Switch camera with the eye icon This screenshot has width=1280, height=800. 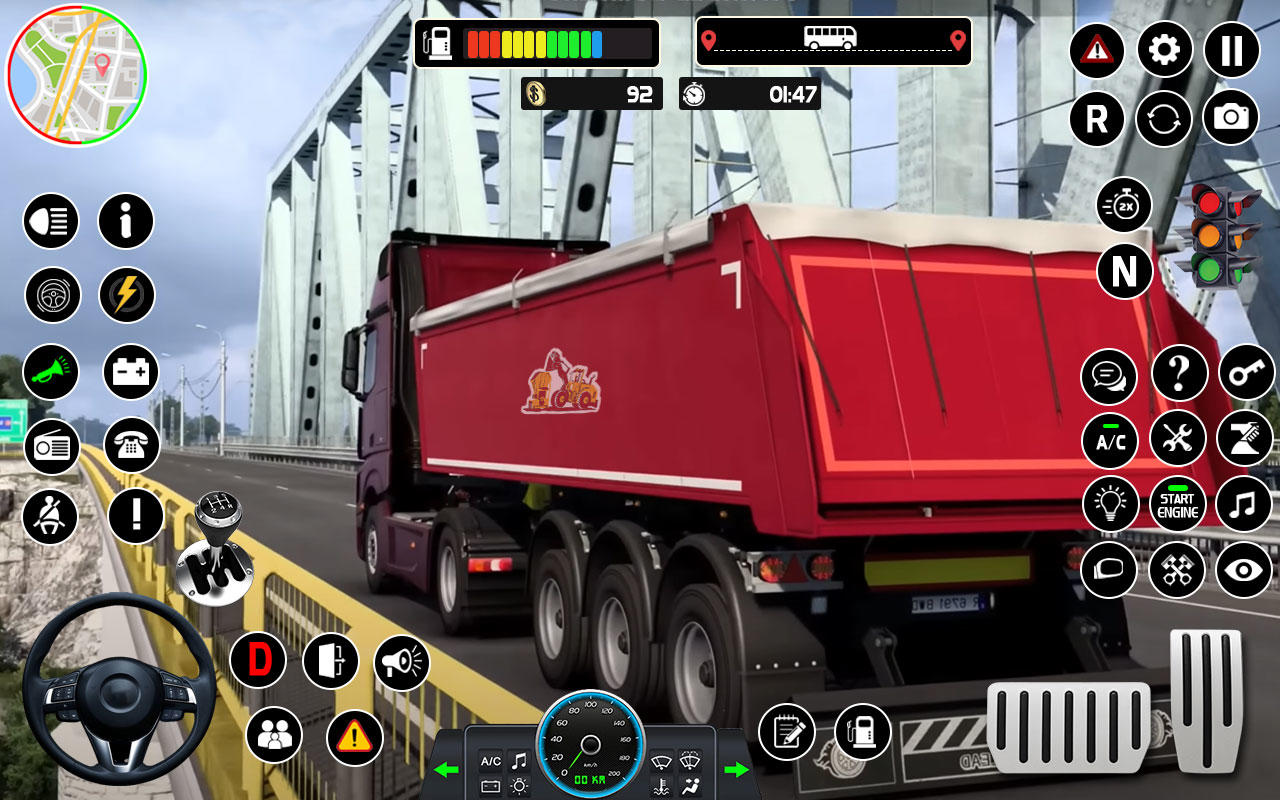coord(1243,571)
